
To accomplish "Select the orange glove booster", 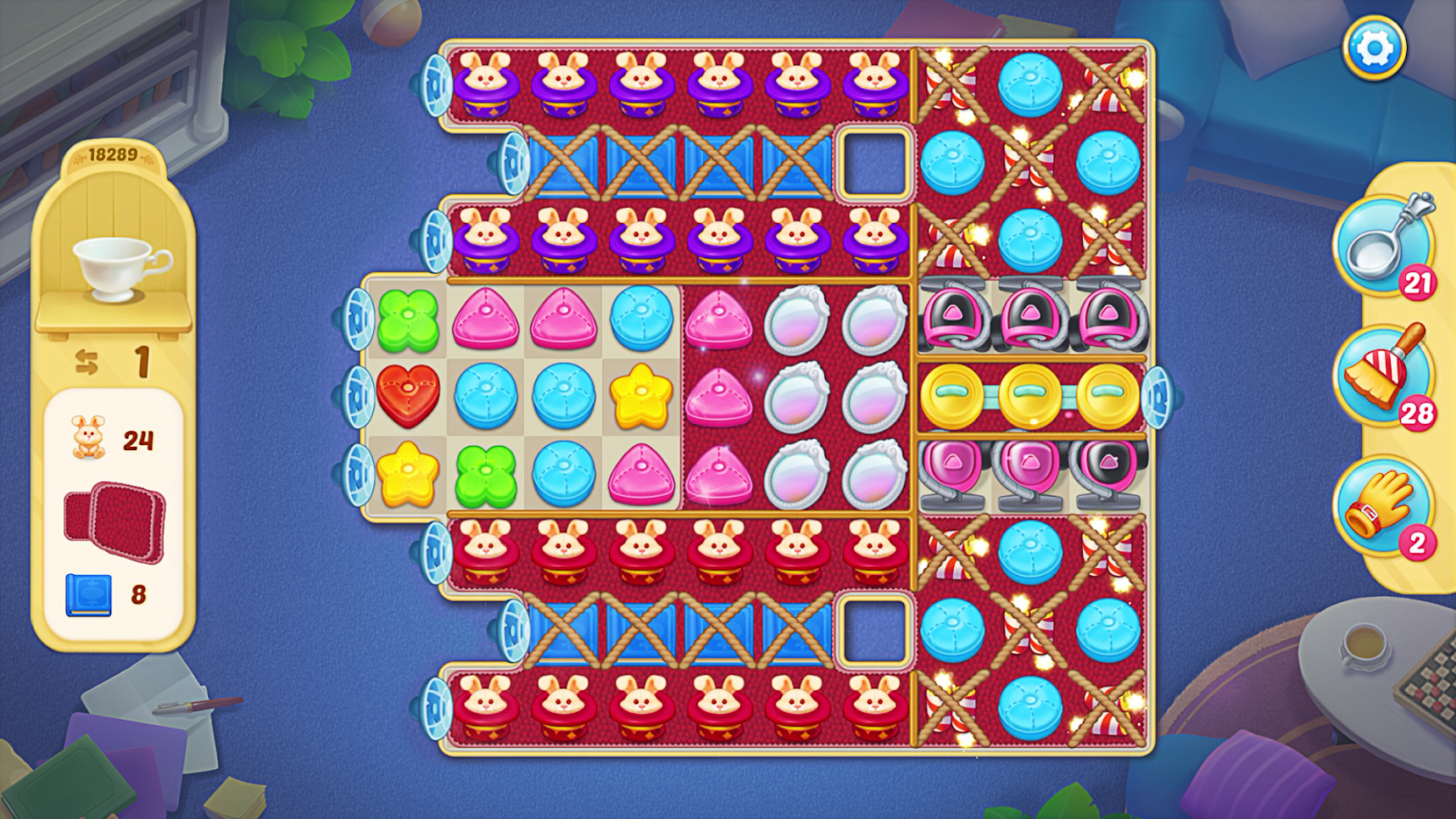I will (x=1381, y=506).
